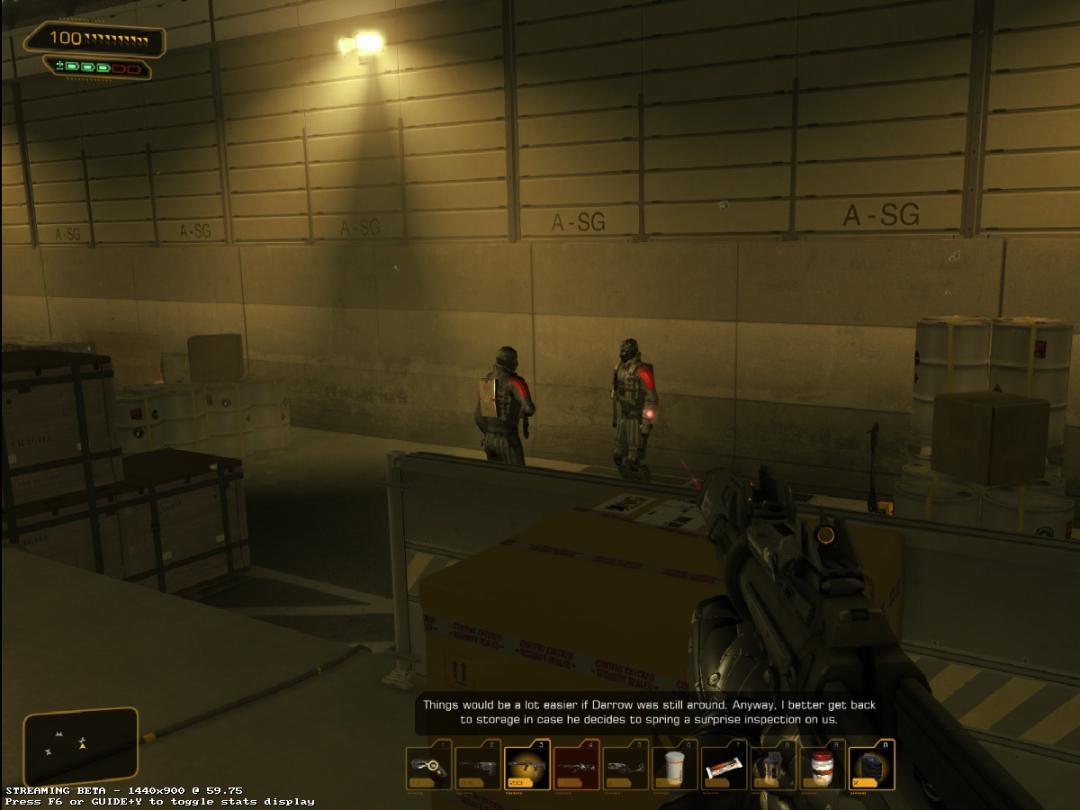Choose the highlighted combat rifle hotbar slot
Image resolution: width=1080 pixels, height=810 pixels.
pyautogui.click(x=527, y=766)
